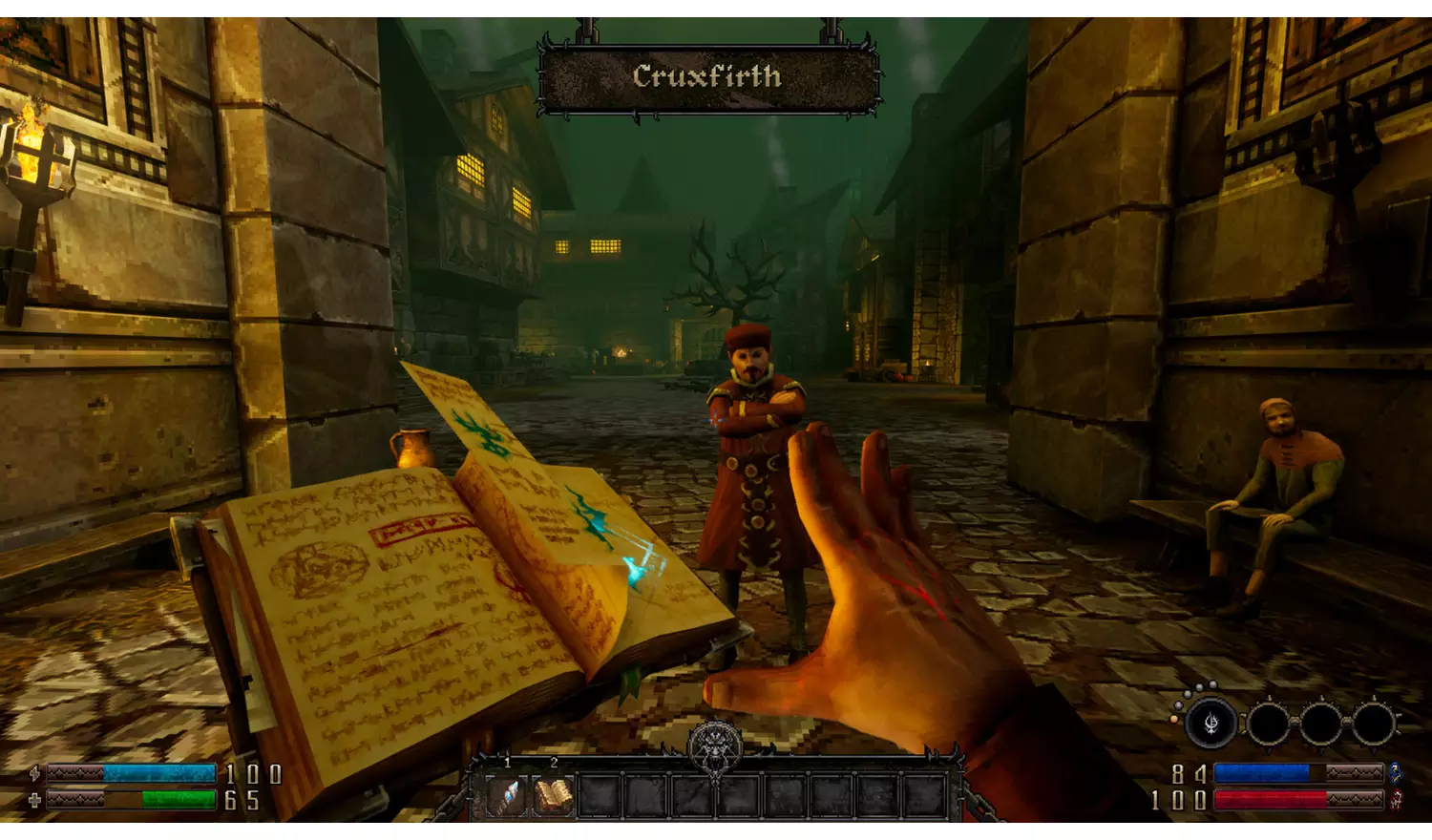Click the red ammo icon below the blue one
This screenshot has height=840, width=1432.
pyautogui.click(x=1396, y=800)
